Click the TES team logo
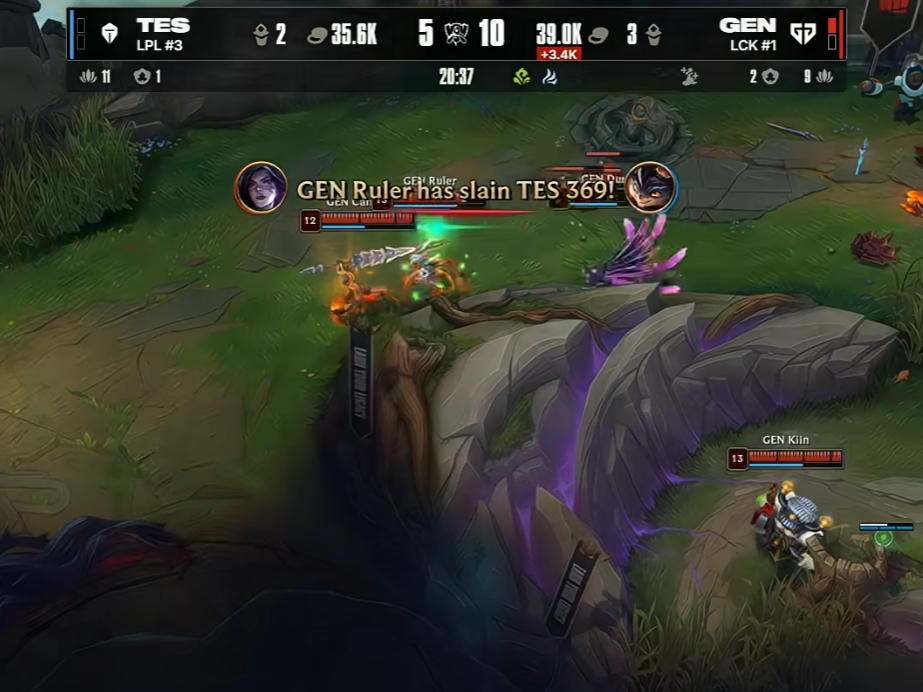 tap(110, 33)
